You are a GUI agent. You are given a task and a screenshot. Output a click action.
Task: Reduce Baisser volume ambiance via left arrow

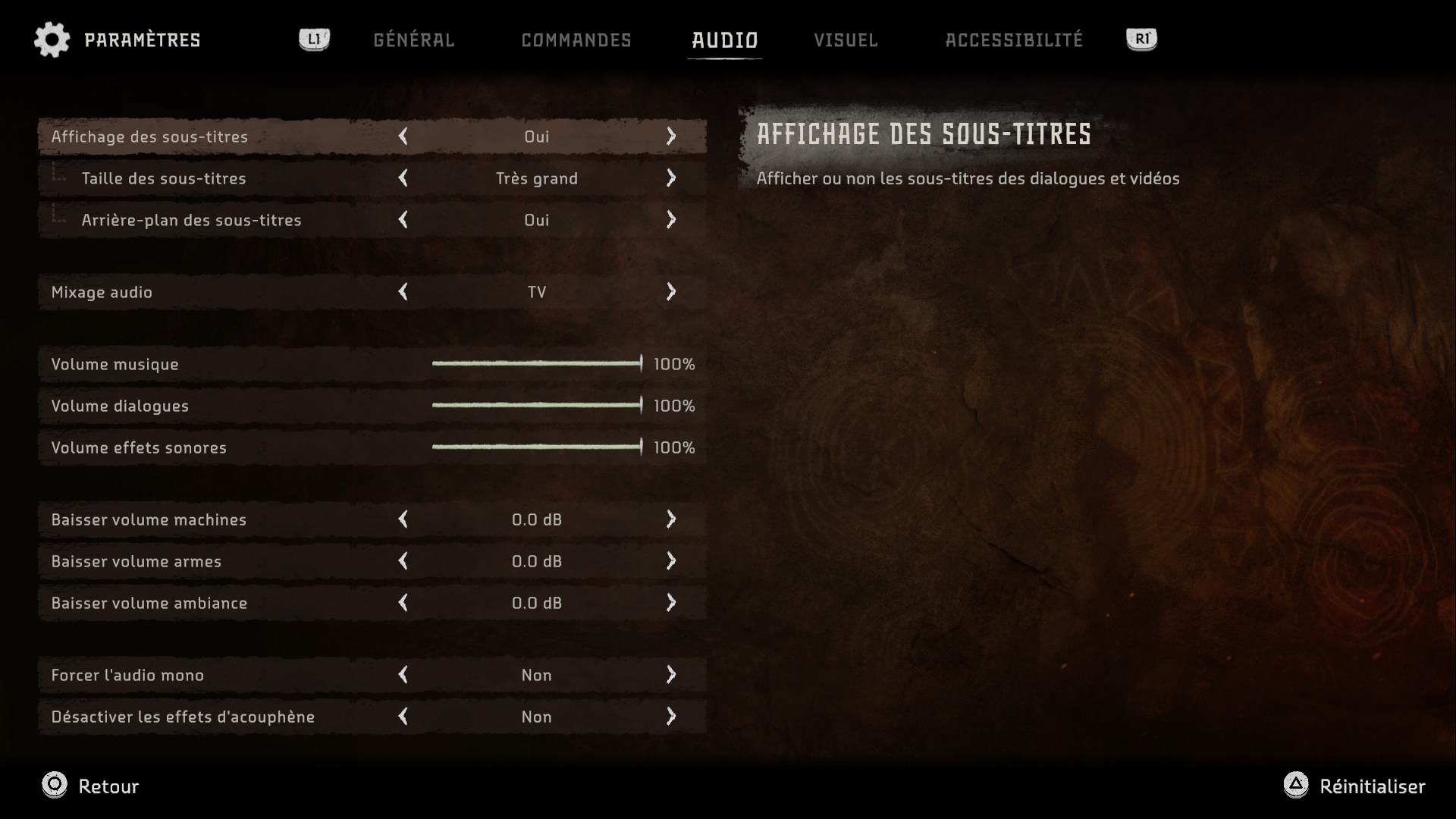tap(403, 603)
